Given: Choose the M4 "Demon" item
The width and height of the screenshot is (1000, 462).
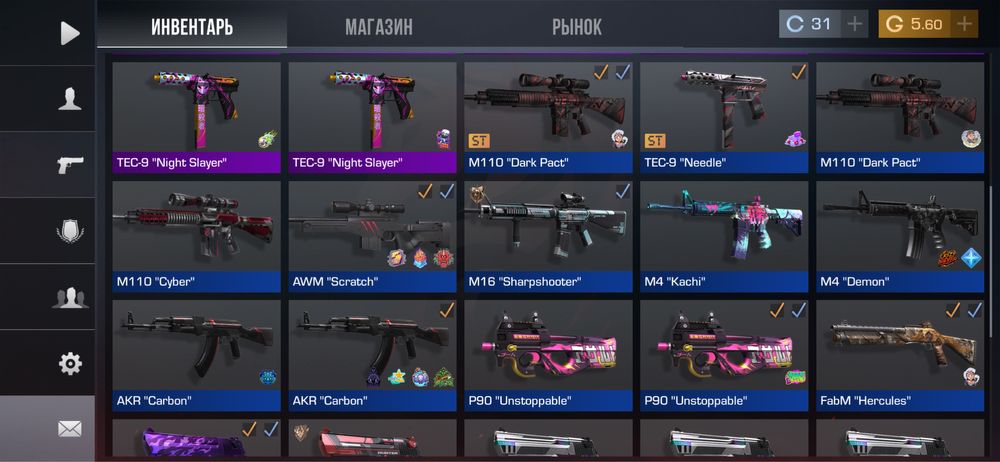Looking at the screenshot, I should [x=900, y=236].
